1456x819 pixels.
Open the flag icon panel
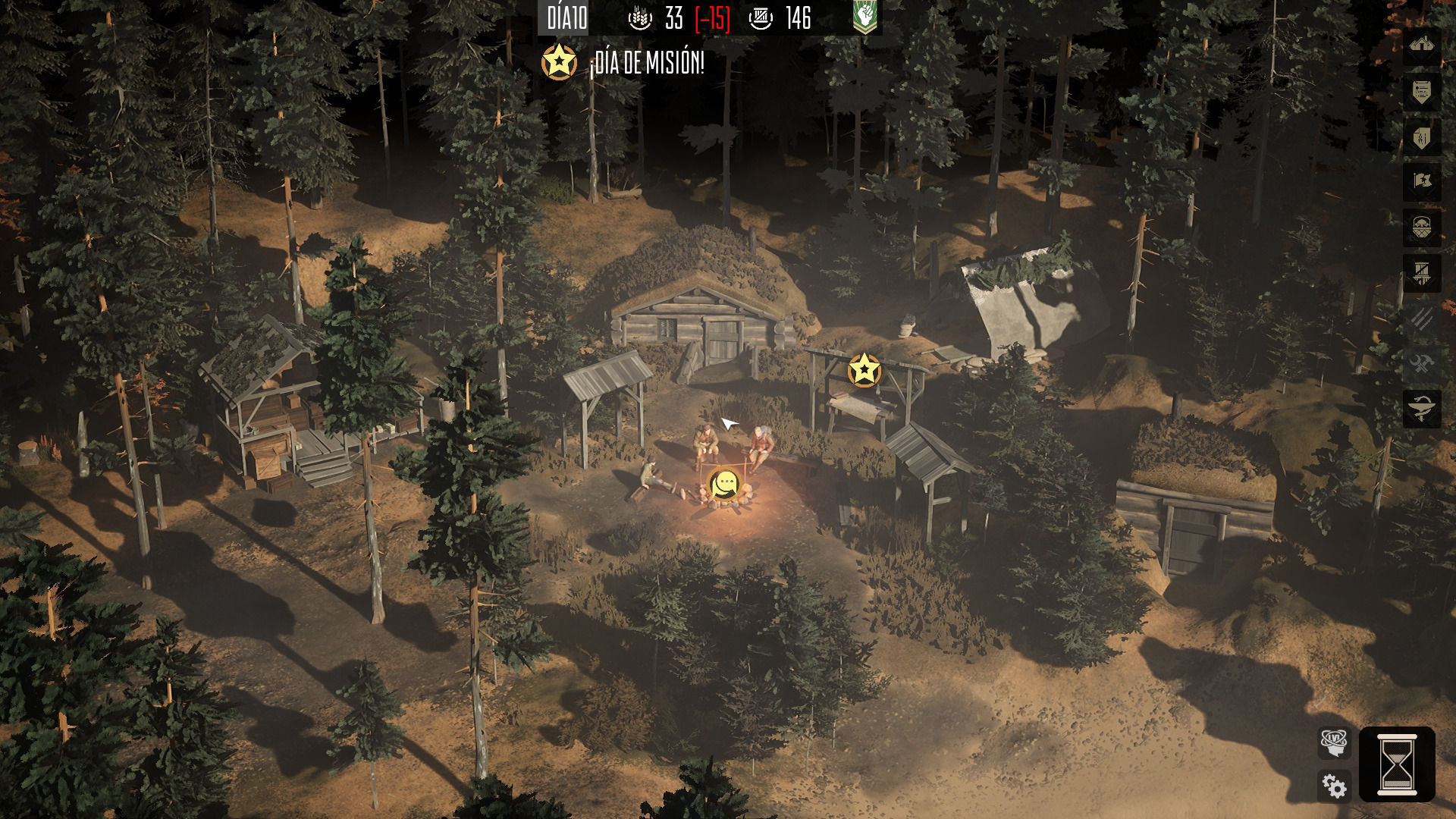(x=1421, y=181)
